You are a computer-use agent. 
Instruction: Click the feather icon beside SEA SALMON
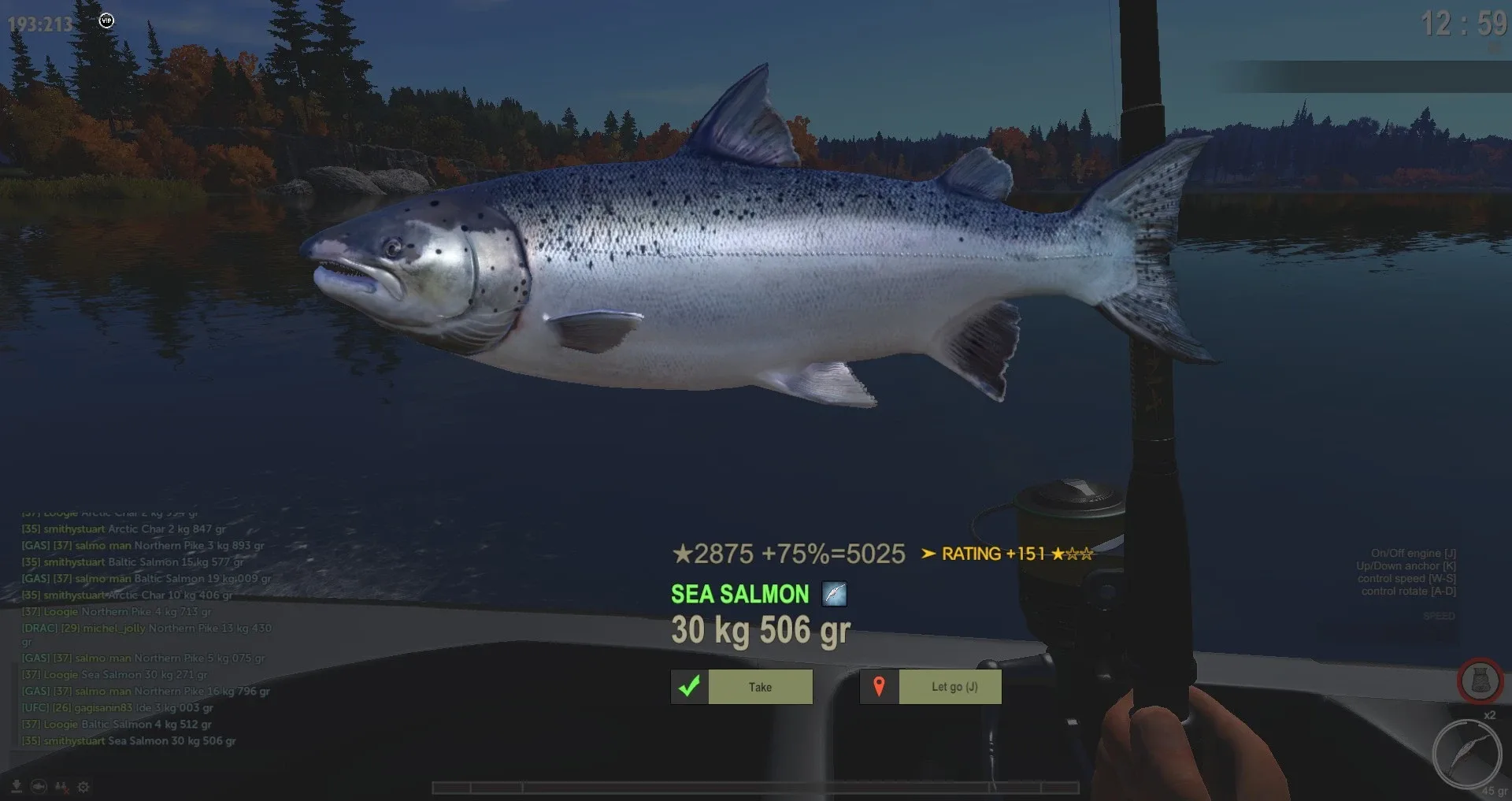(x=833, y=595)
